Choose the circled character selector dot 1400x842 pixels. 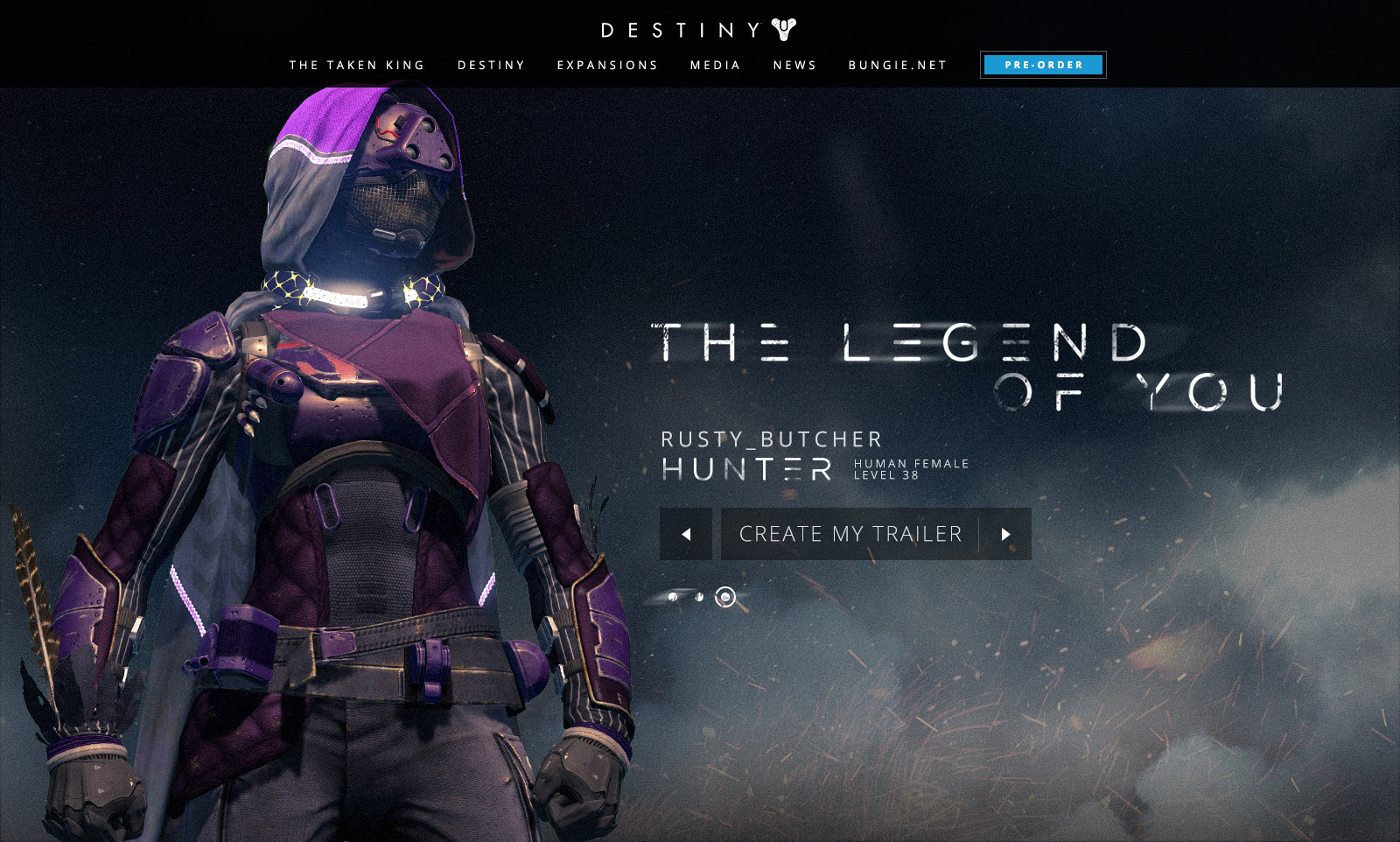[725, 597]
